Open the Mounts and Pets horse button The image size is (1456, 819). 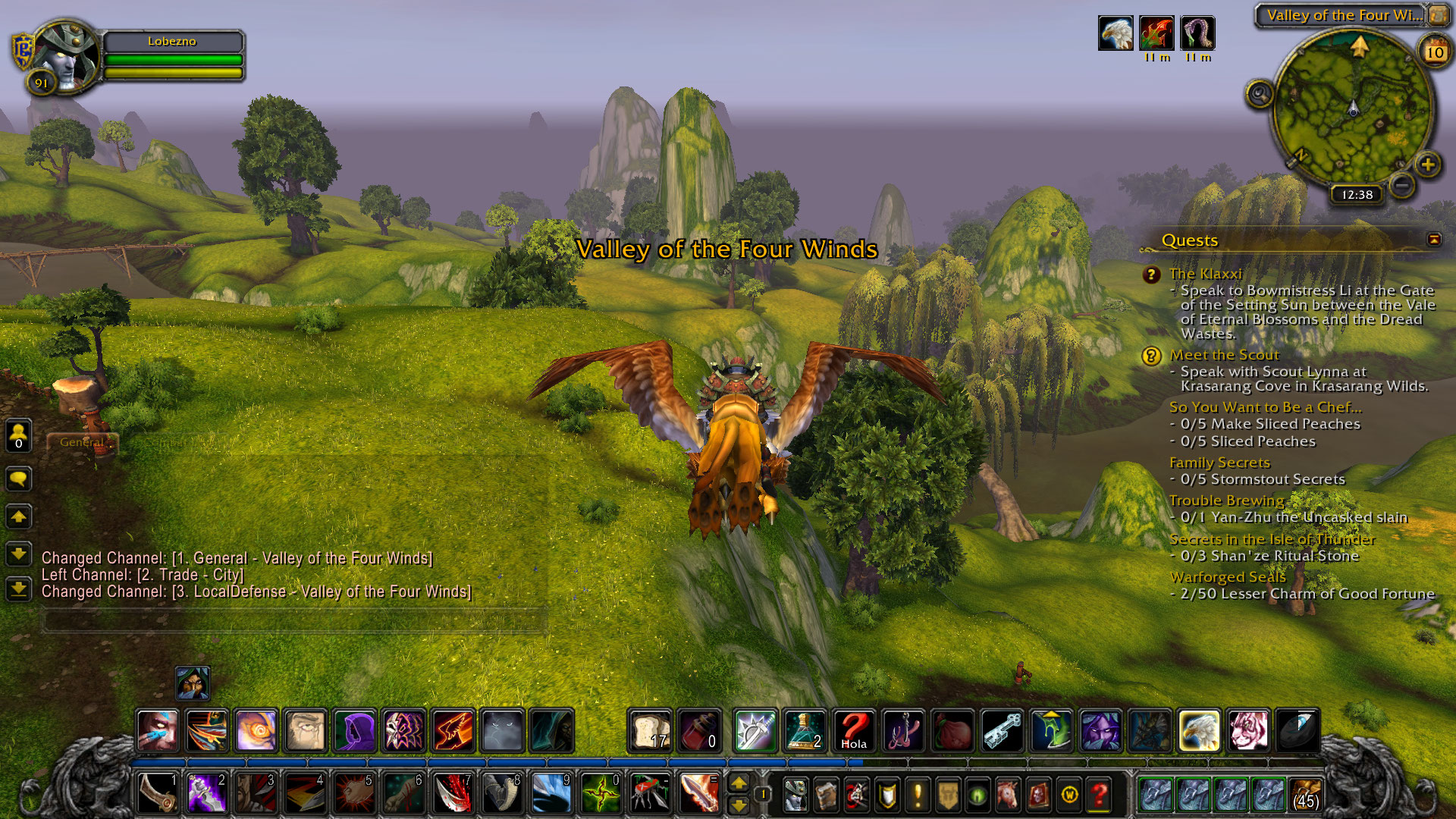[x=1009, y=795]
